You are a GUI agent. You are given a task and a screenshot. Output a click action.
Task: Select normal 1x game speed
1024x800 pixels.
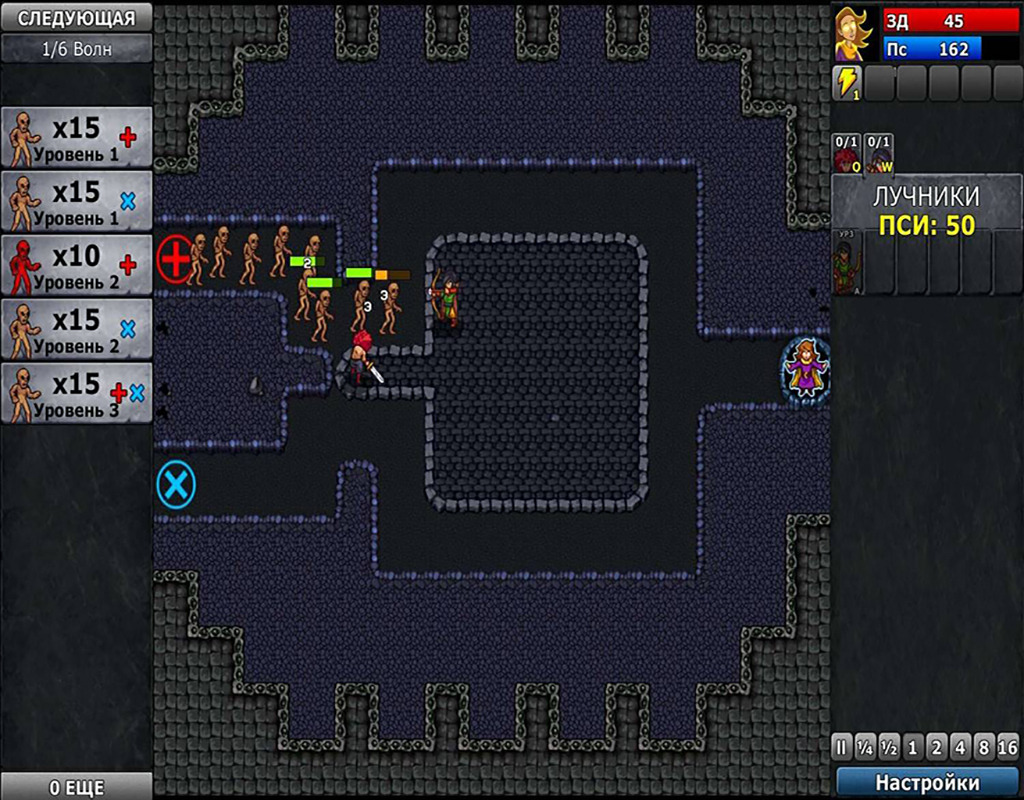[x=912, y=747]
